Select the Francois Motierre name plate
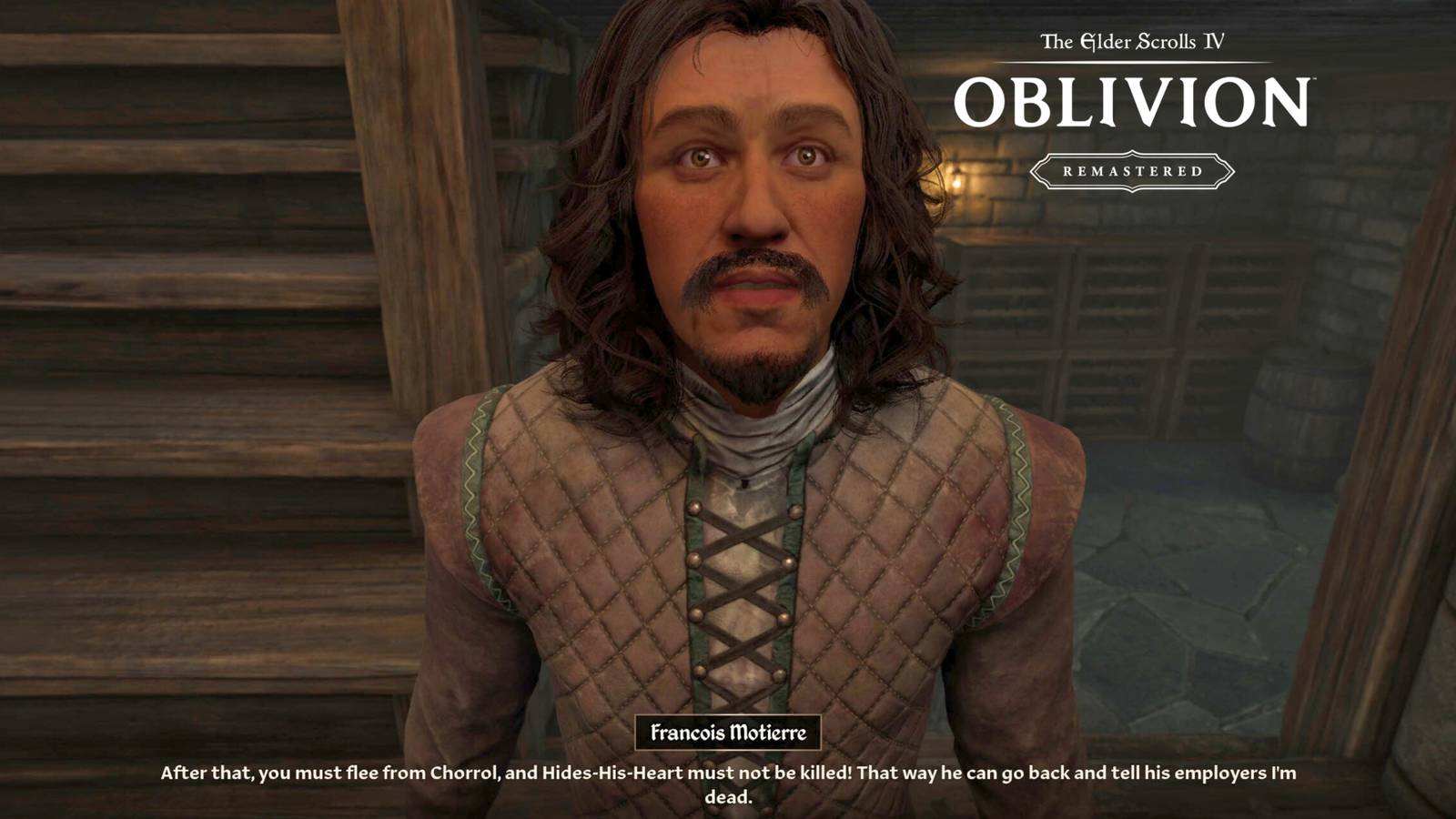This screenshot has height=819, width=1456. coord(728,733)
